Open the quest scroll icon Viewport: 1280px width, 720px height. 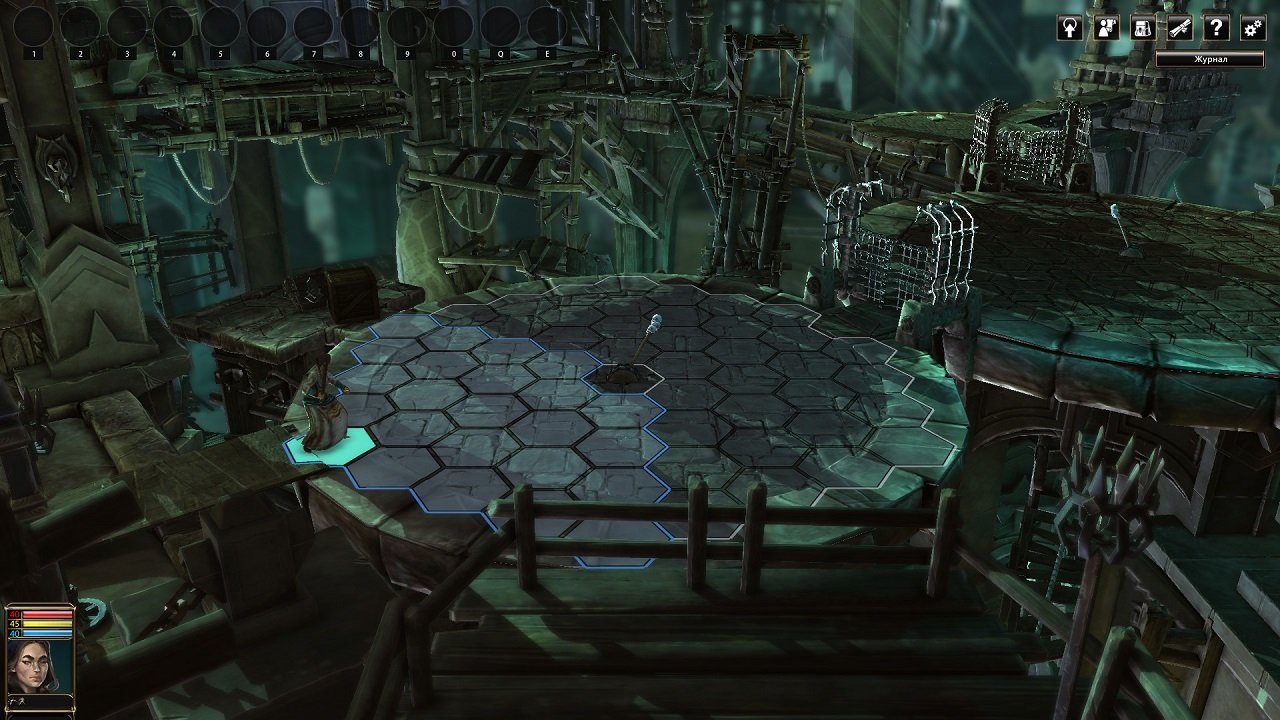(1178, 28)
